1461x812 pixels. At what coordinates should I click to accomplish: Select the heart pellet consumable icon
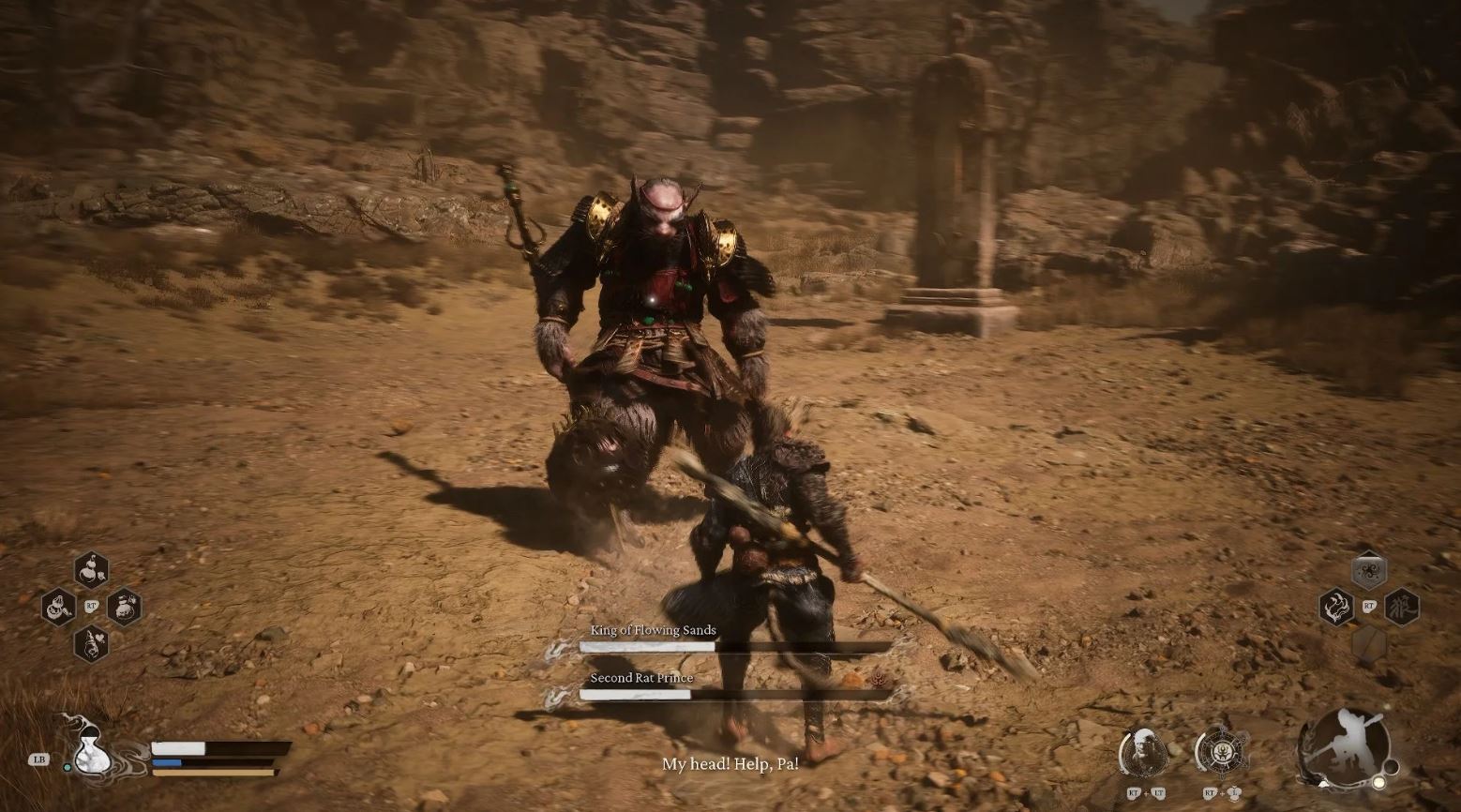coord(91,643)
